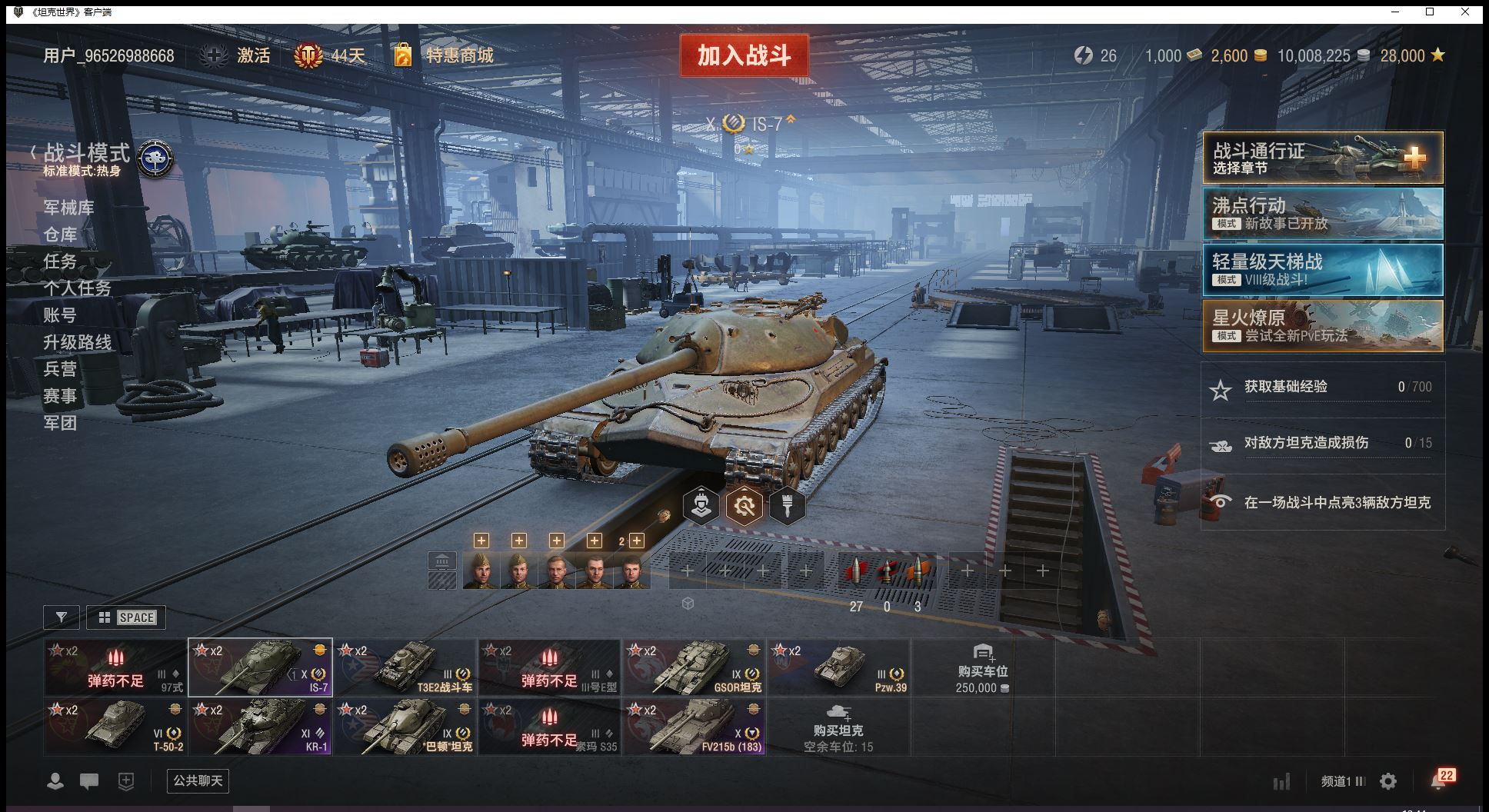1489x812 pixels.
Task: Open the 战斗通行证 battle pass banner
Action: (1322, 158)
